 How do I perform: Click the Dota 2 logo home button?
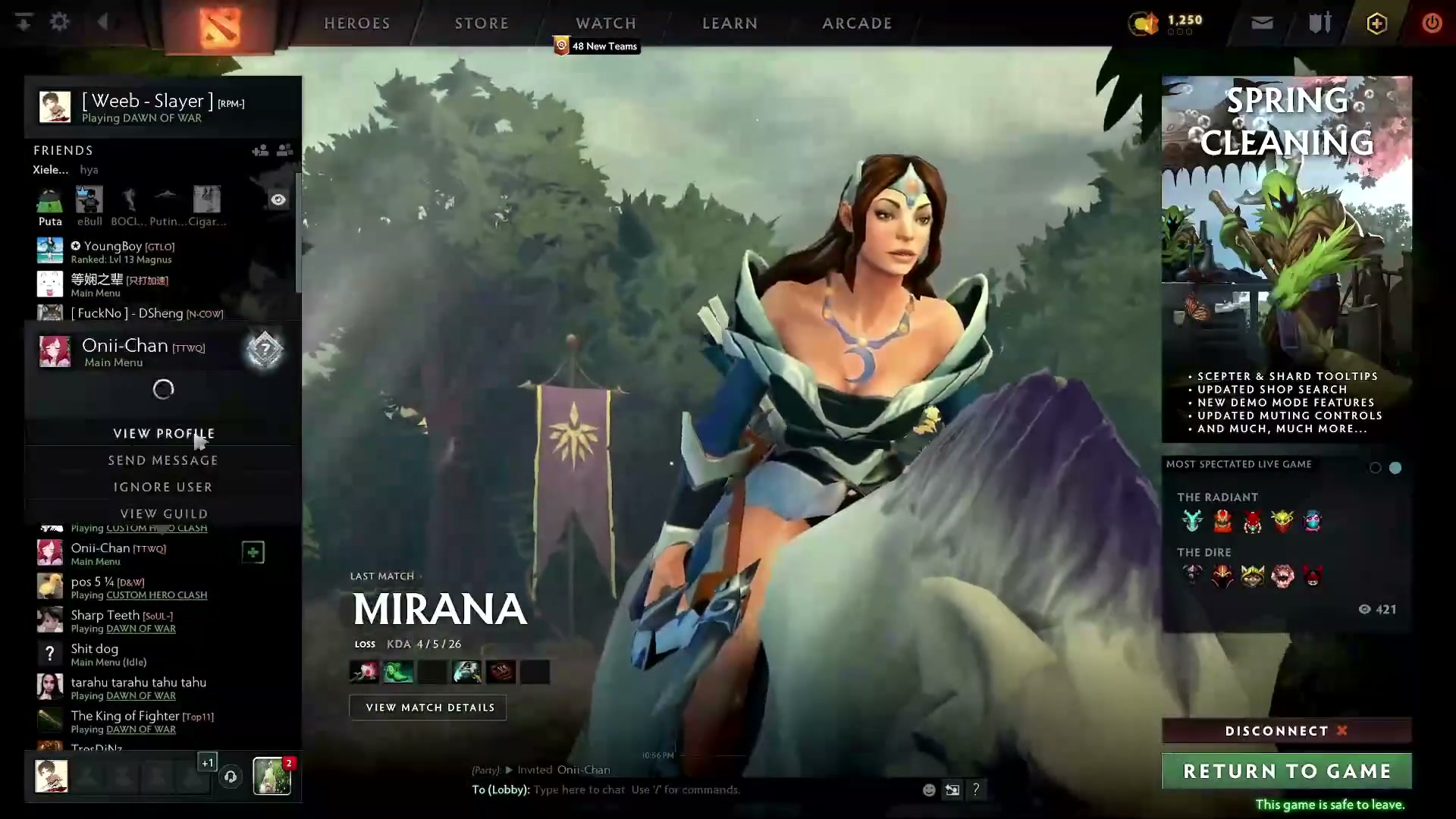pyautogui.click(x=220, y=27)
